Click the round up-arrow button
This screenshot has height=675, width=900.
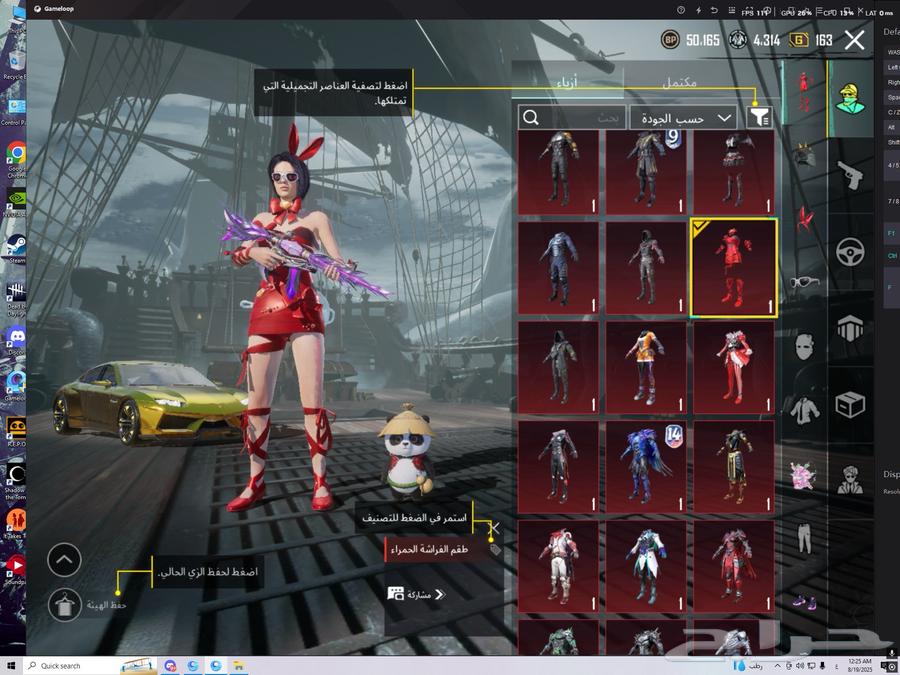(x=65, y=560)
